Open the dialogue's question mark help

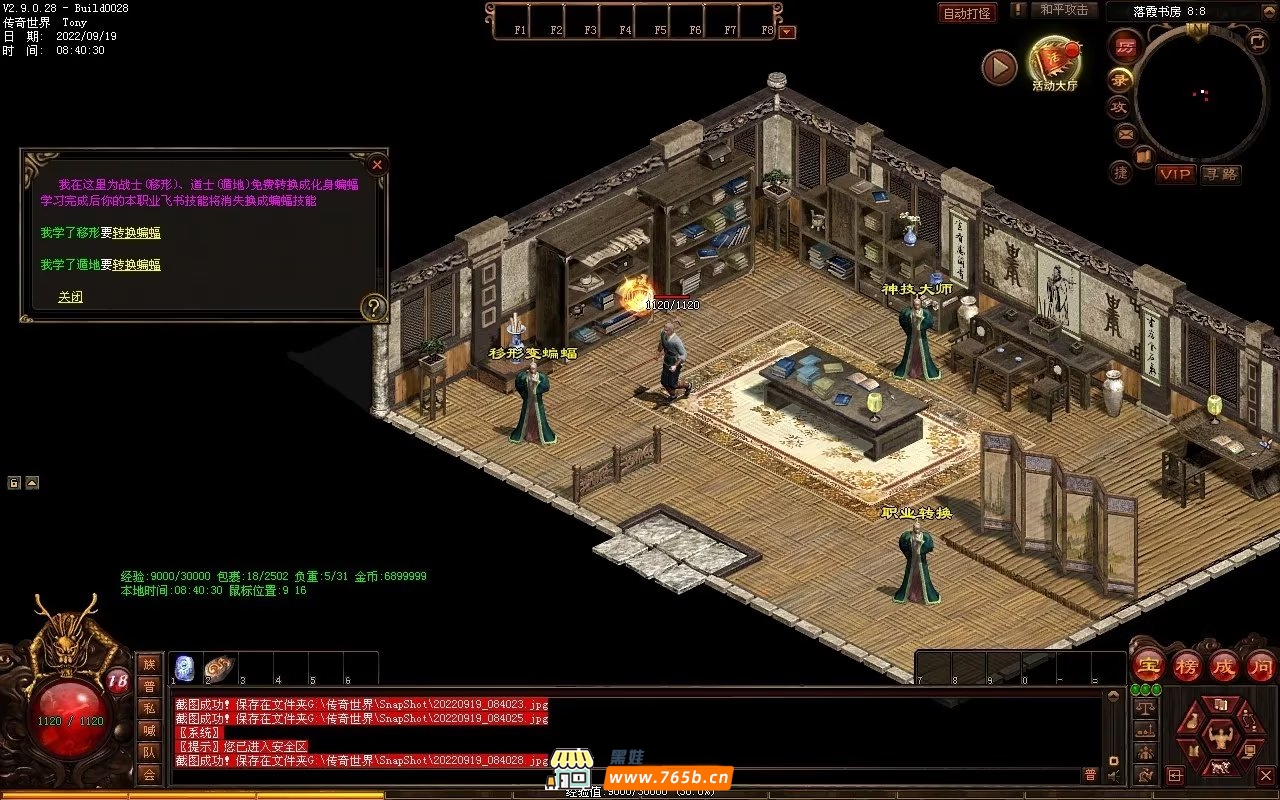(373, 307)
